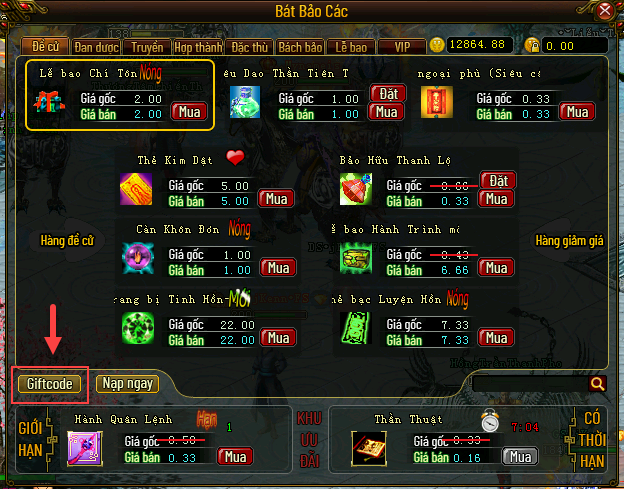Switch to the Đan dược tab

tap(99, 46)
